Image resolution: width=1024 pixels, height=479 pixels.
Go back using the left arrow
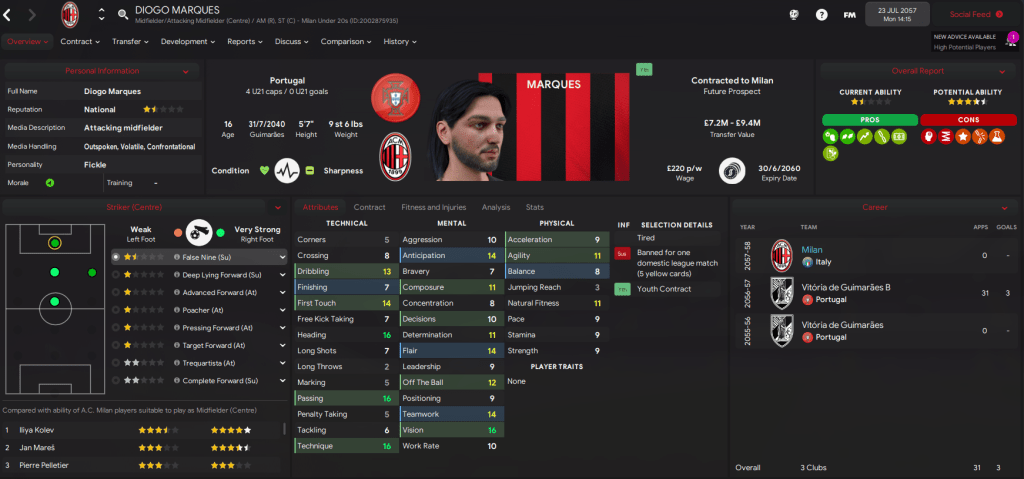point(8,15)
